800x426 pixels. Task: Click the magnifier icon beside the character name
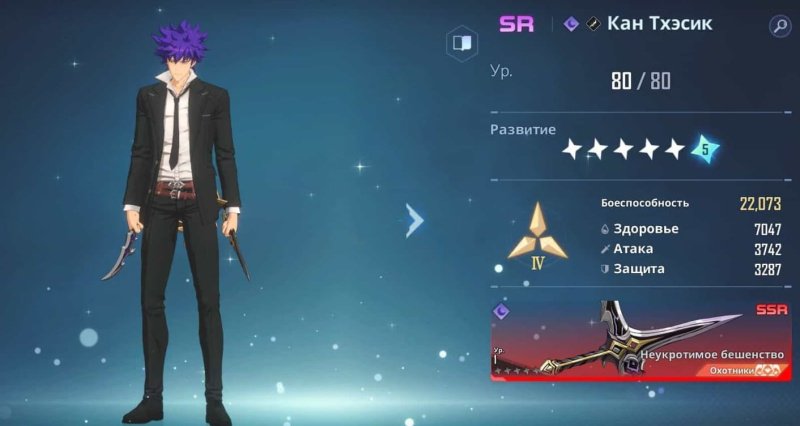click(x=779, y=27)
